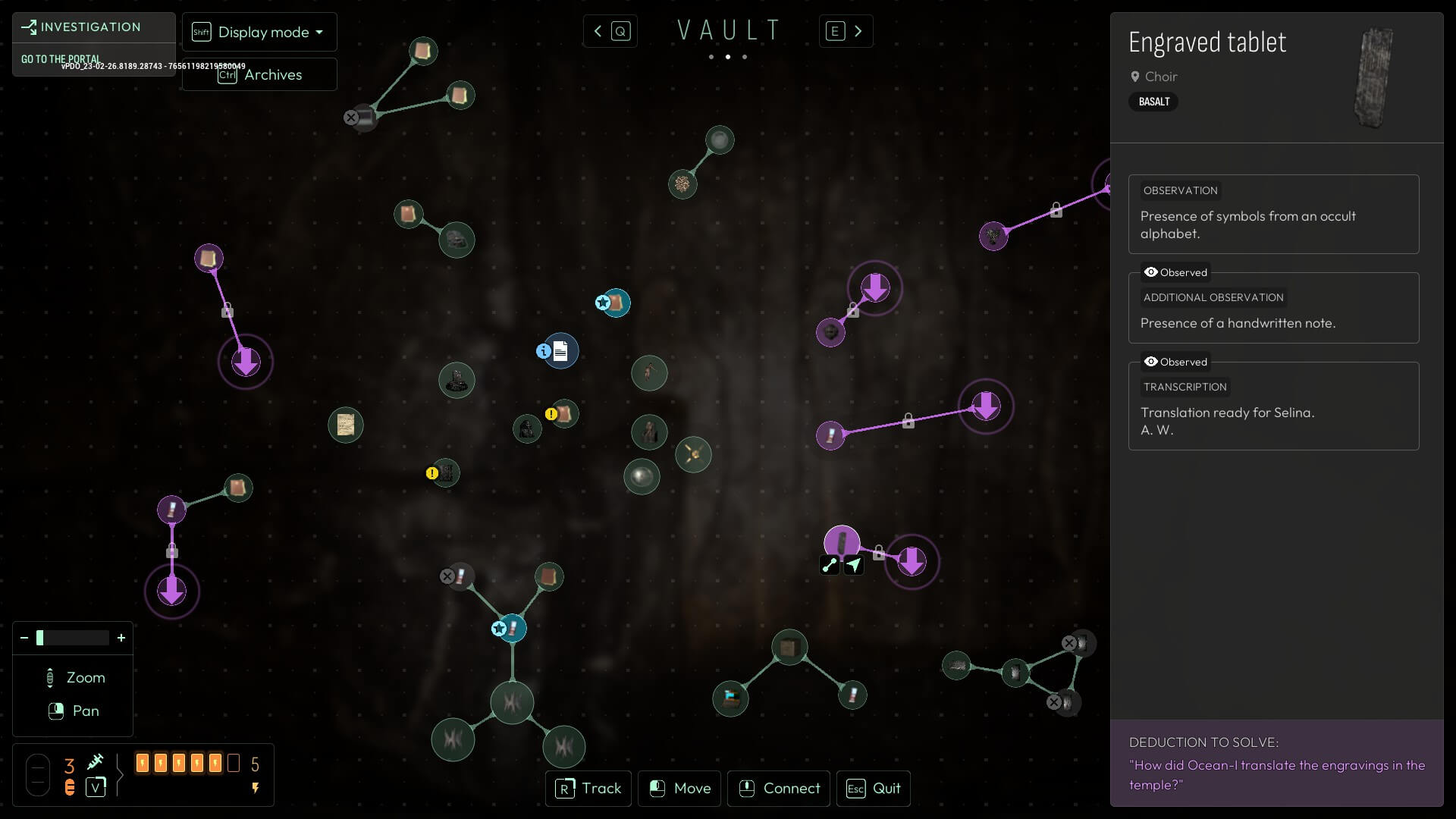Select the green navigate arrow icon beside the selected node
This screenshot has width=1456, height=819.
tap(855, 565)
